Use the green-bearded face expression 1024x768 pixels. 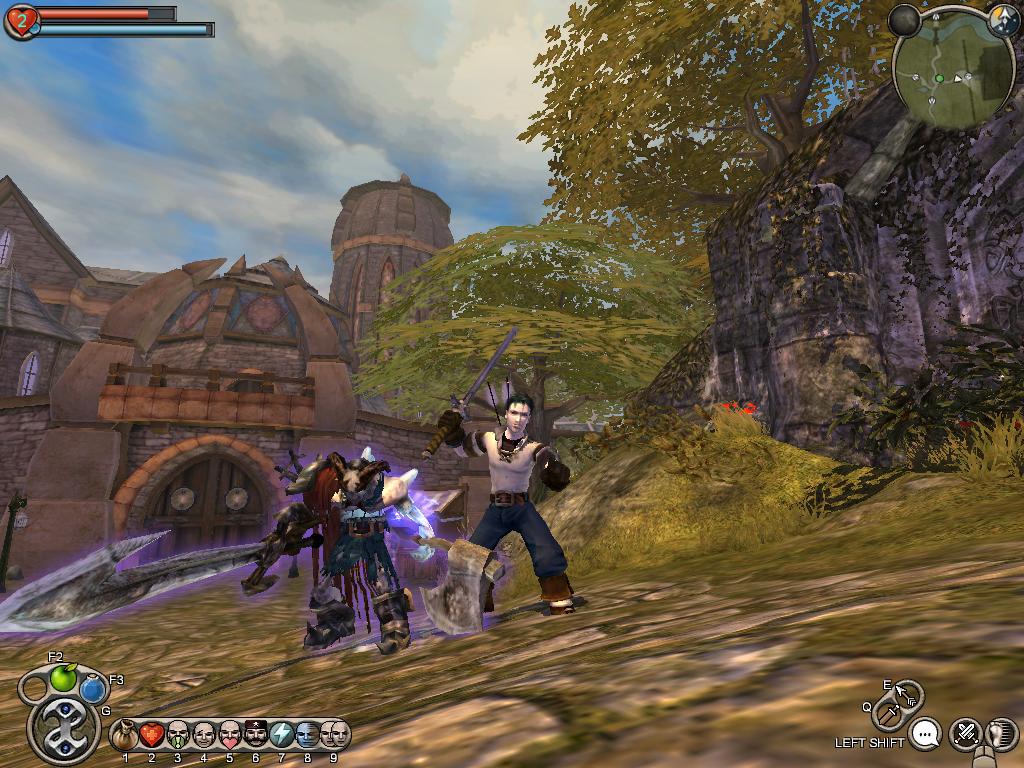click(177, 736)
